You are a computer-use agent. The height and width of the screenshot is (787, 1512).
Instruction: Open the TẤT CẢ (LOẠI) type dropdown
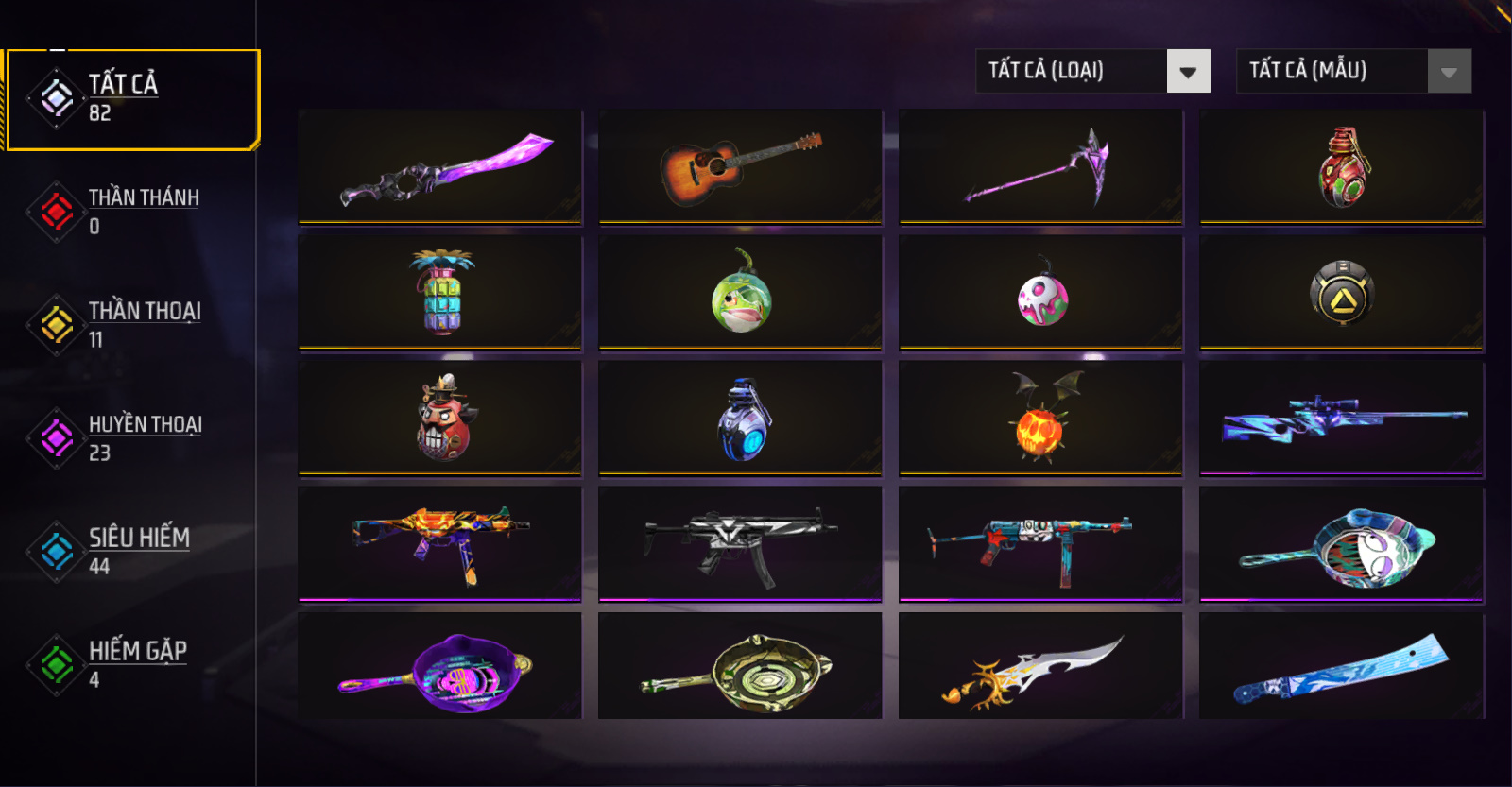click(1092, 71)
